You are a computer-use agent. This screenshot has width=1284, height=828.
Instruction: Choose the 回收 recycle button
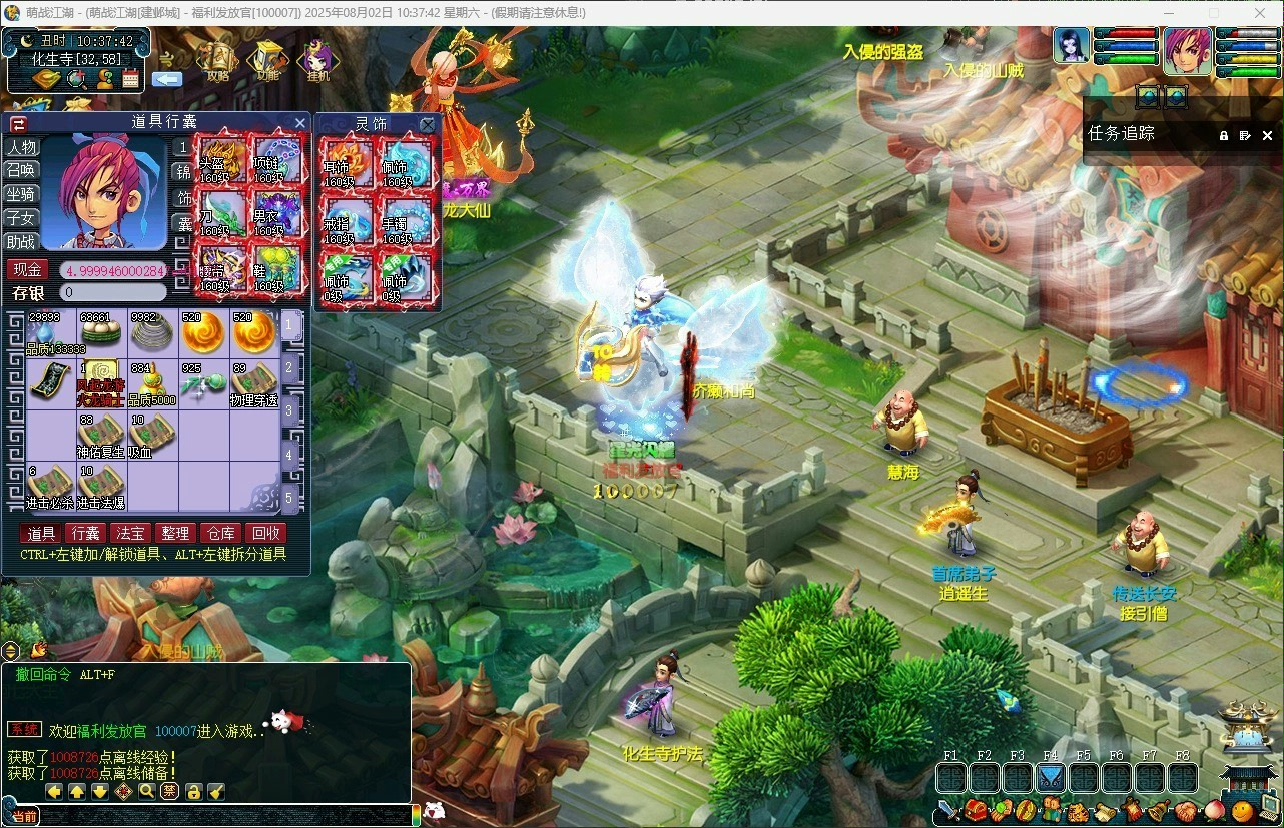click(x=265, y=534)
